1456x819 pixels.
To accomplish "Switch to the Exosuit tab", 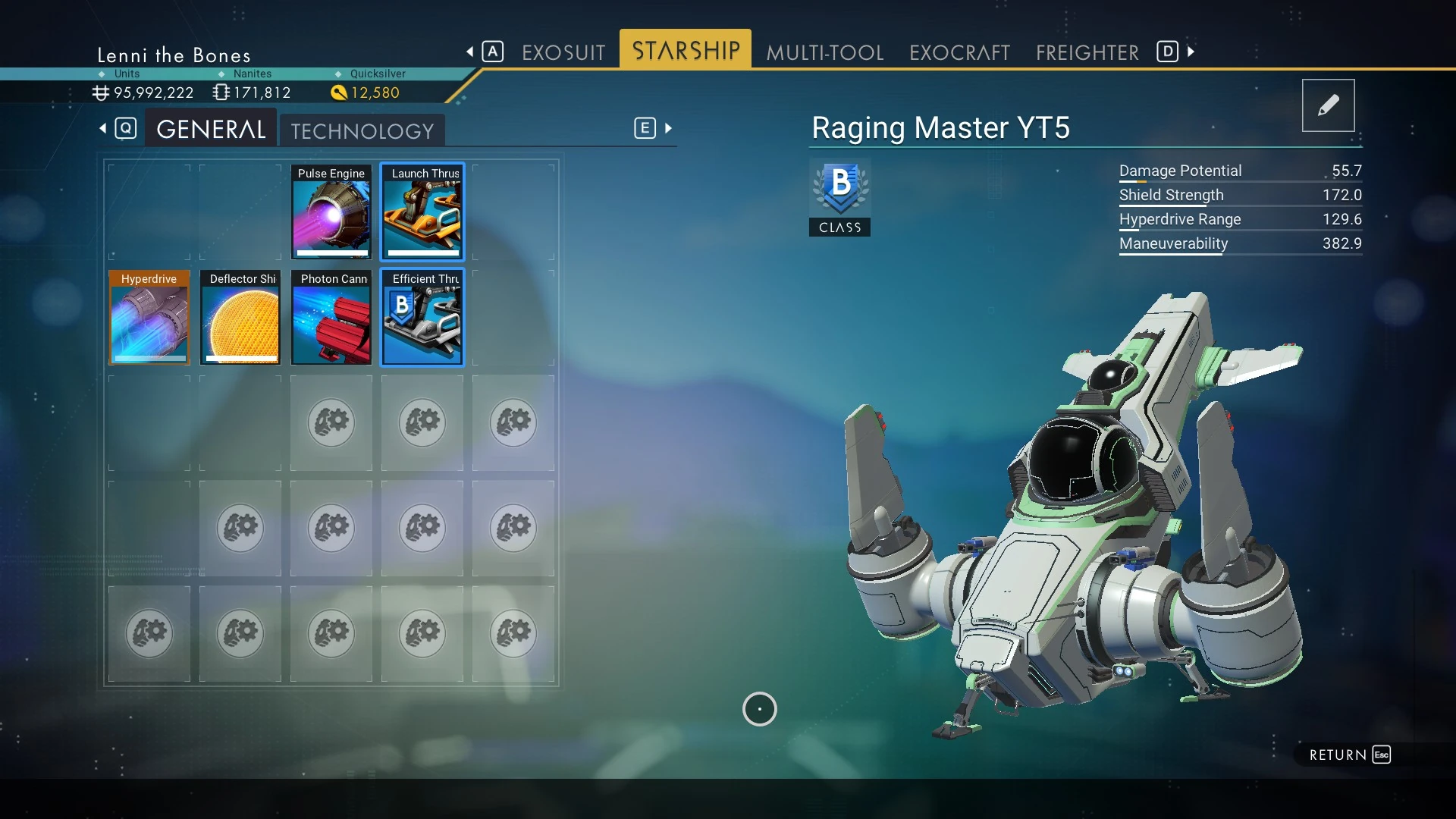I will (x=563, y=52).
